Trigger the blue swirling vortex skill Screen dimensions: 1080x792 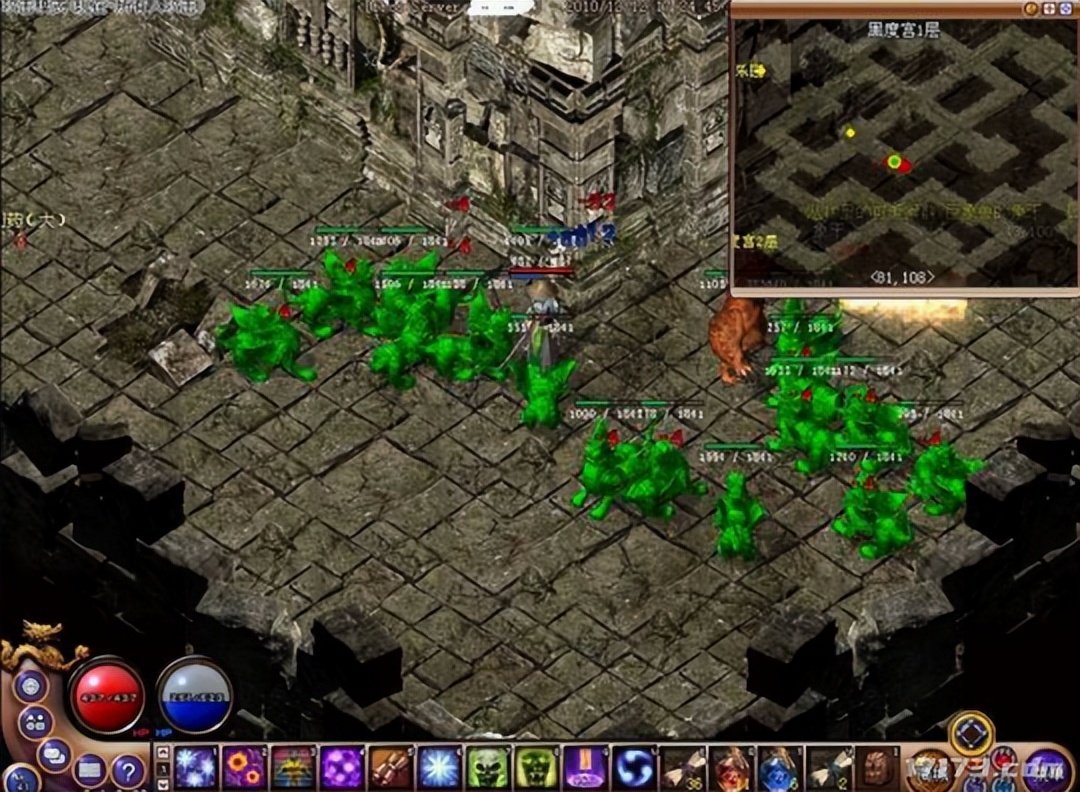pos(635,767)
